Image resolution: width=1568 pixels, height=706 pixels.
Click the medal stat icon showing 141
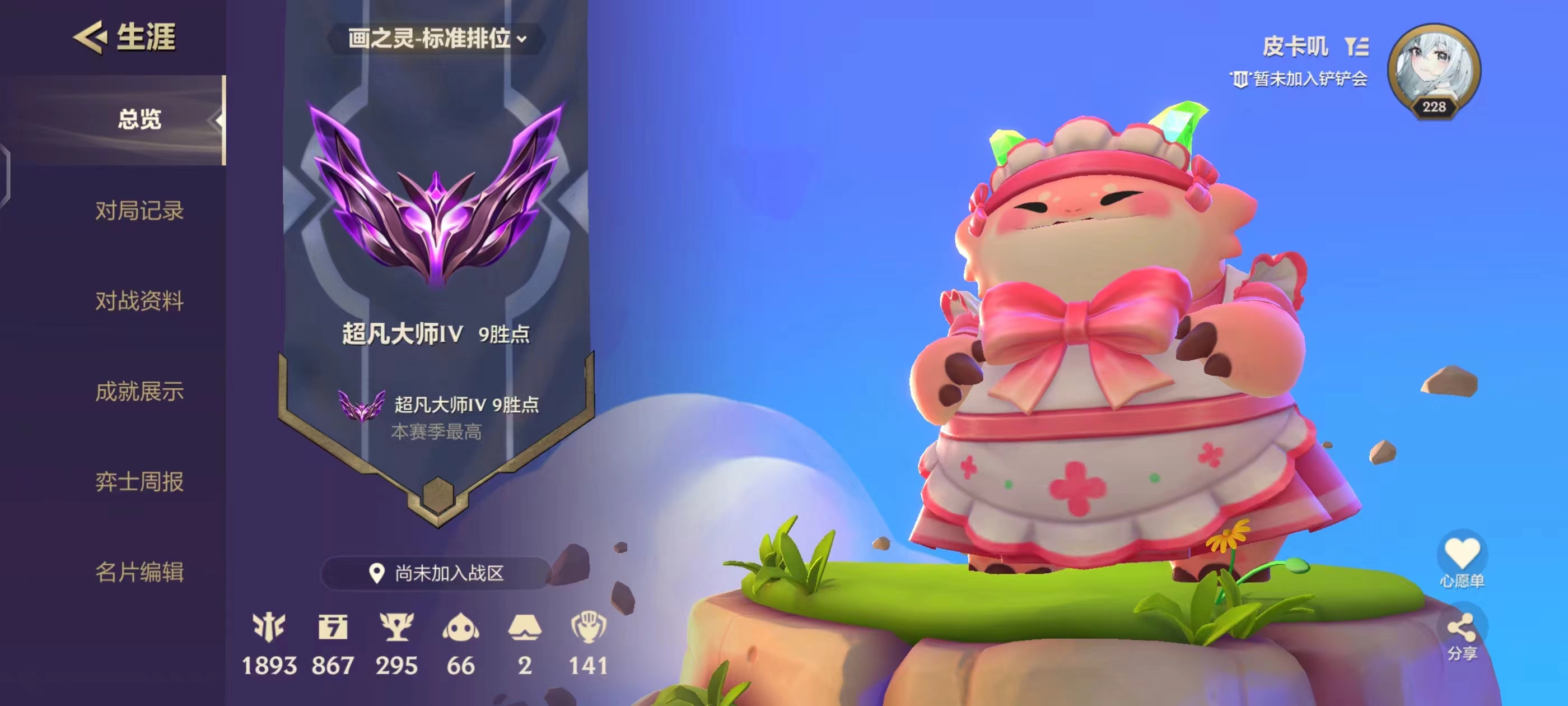click(x=589, y=628)
